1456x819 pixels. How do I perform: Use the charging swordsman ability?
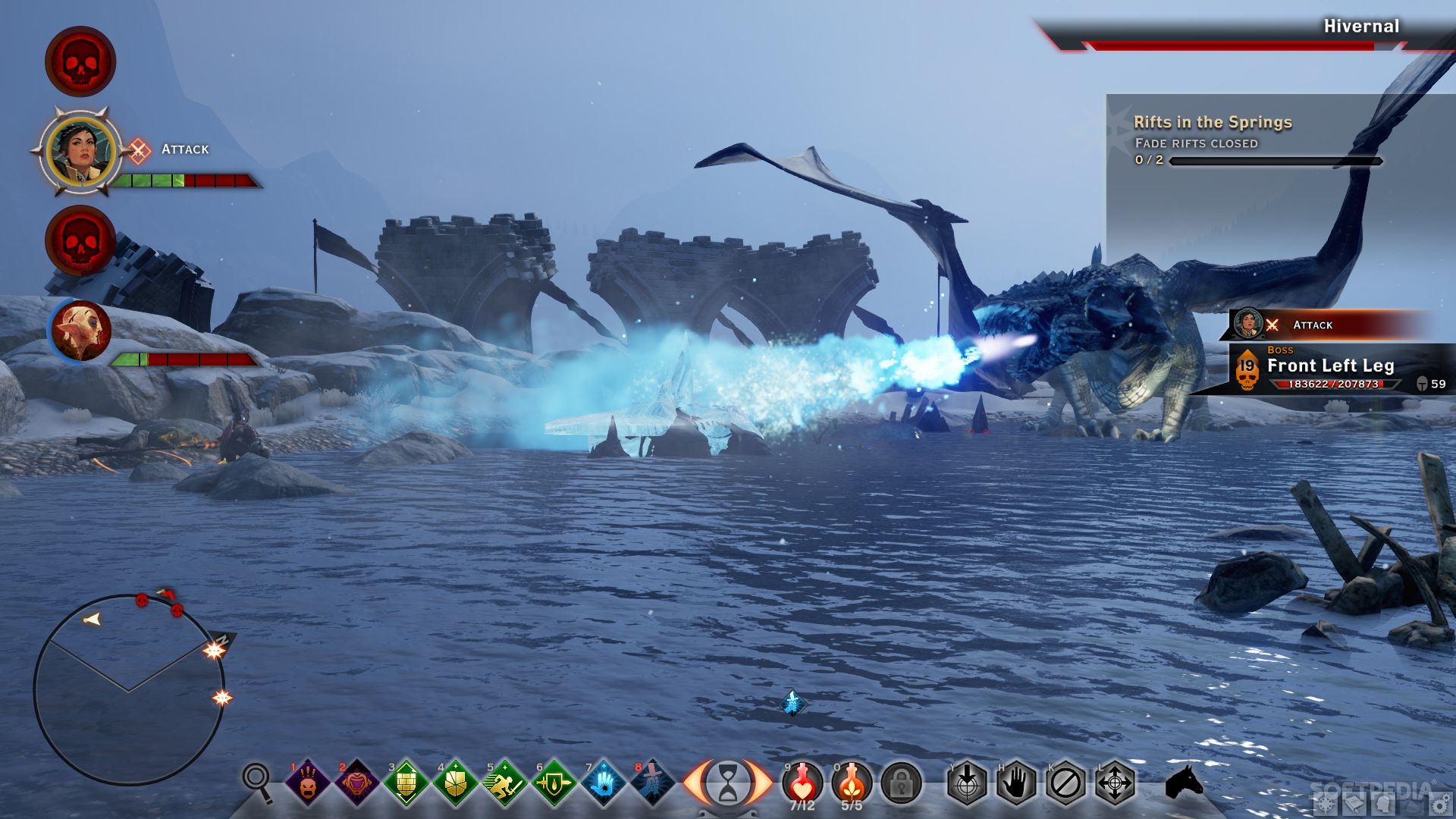coord(504,783)
